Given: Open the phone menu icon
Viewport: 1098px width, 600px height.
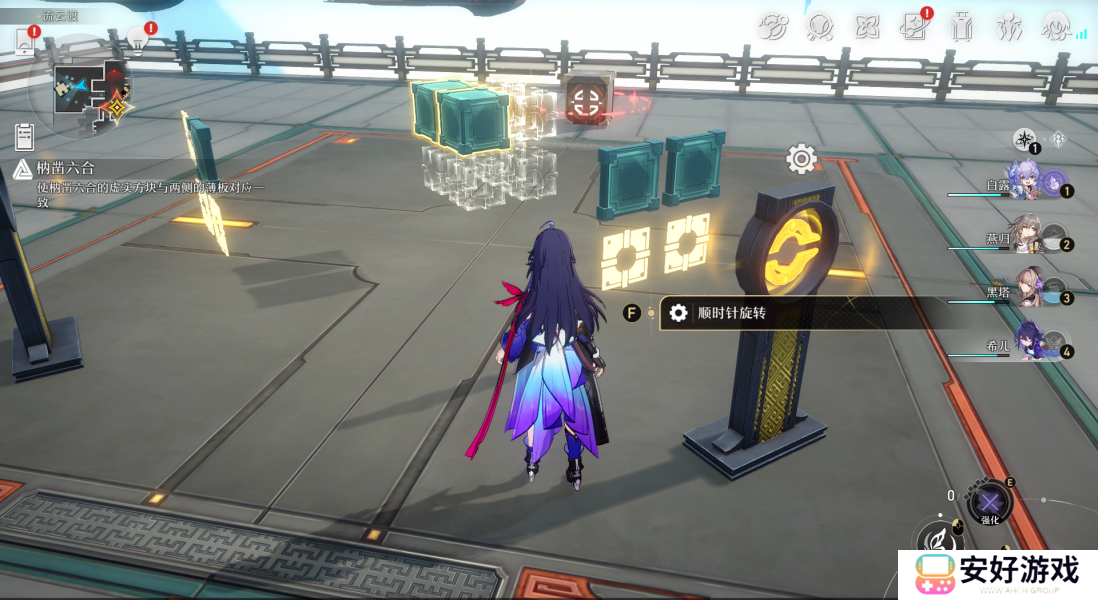Looking at the screenshot, I should (x=25, y=42).
